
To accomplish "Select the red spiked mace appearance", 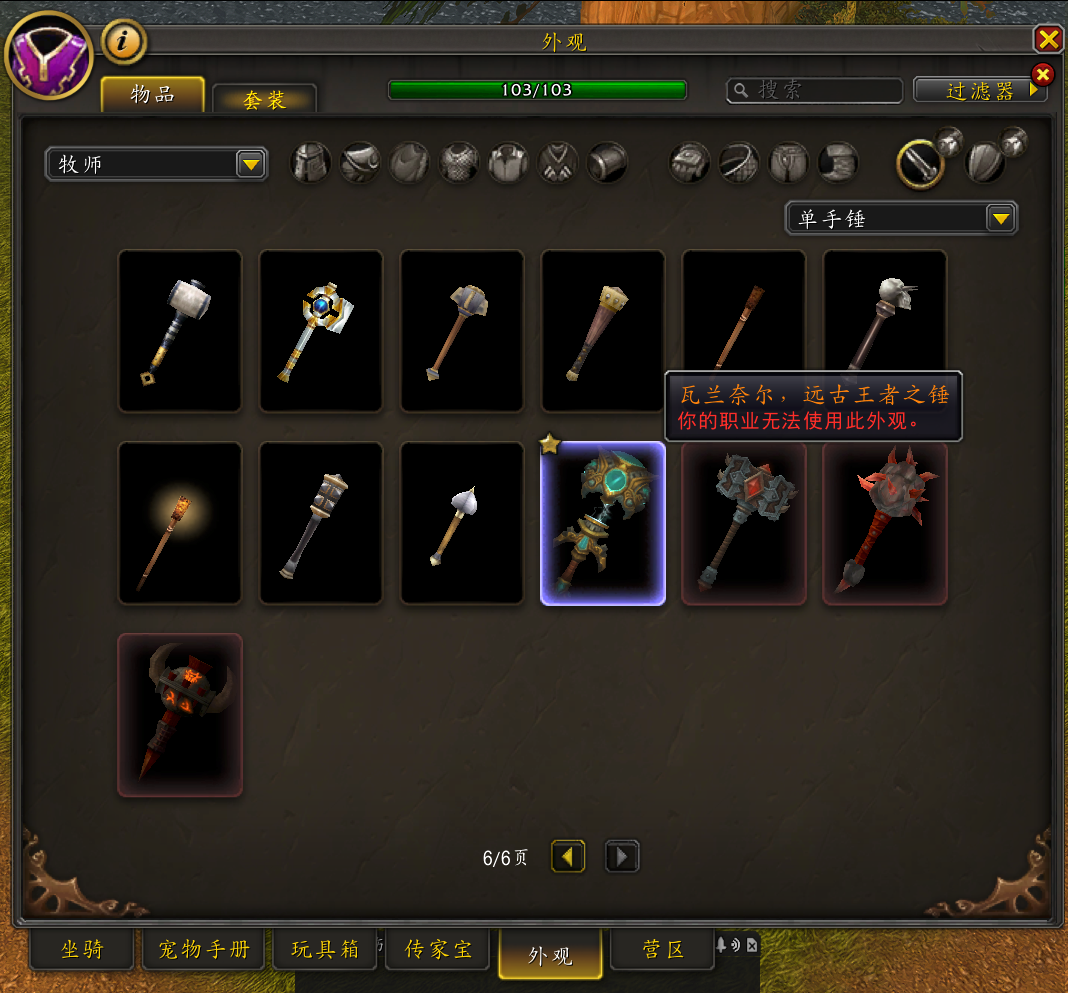I will tap(885, 523).
